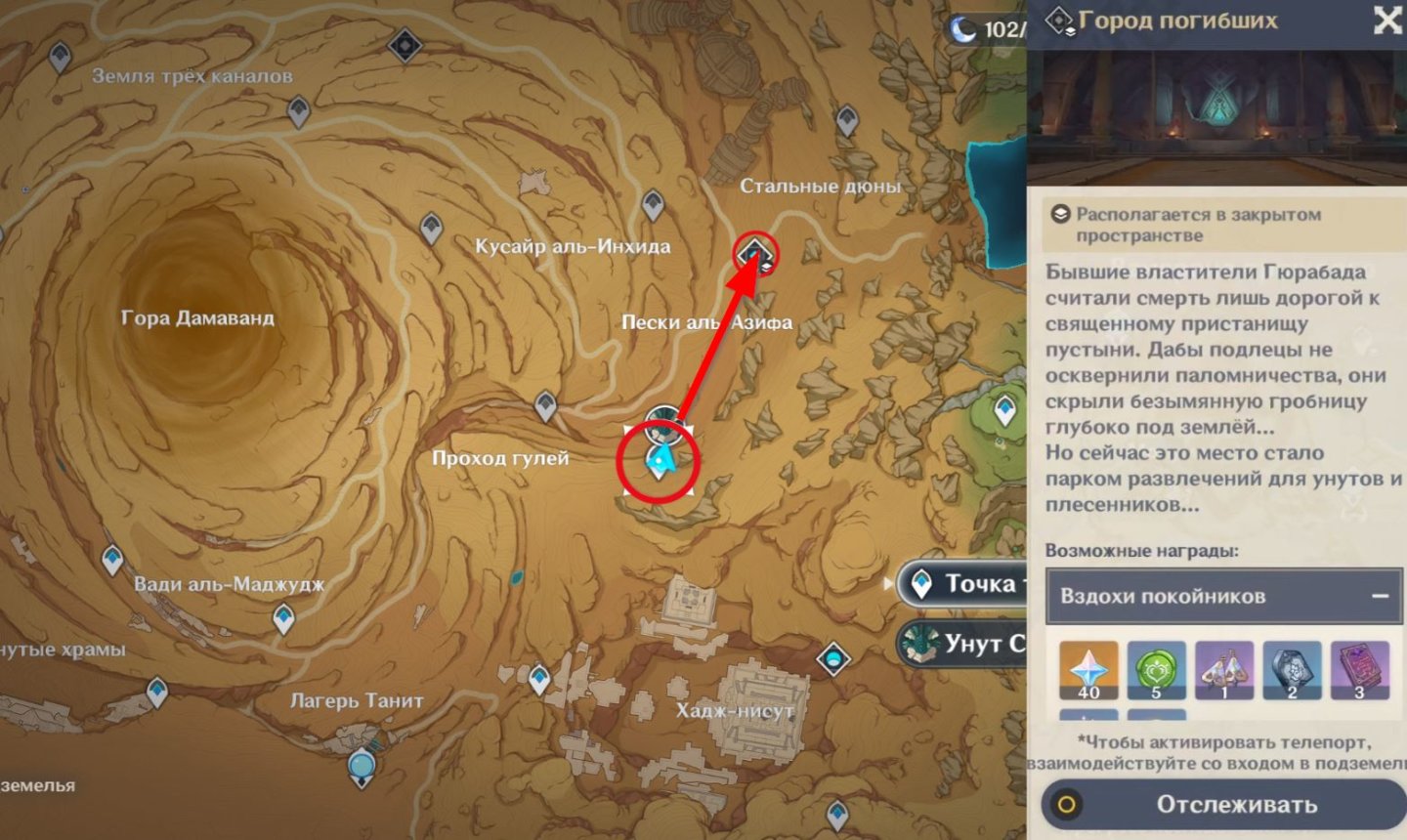Click the purple book reward icon showing 3
Image resolution: width=1407 pixels, height=840 pixels.
1361,669
